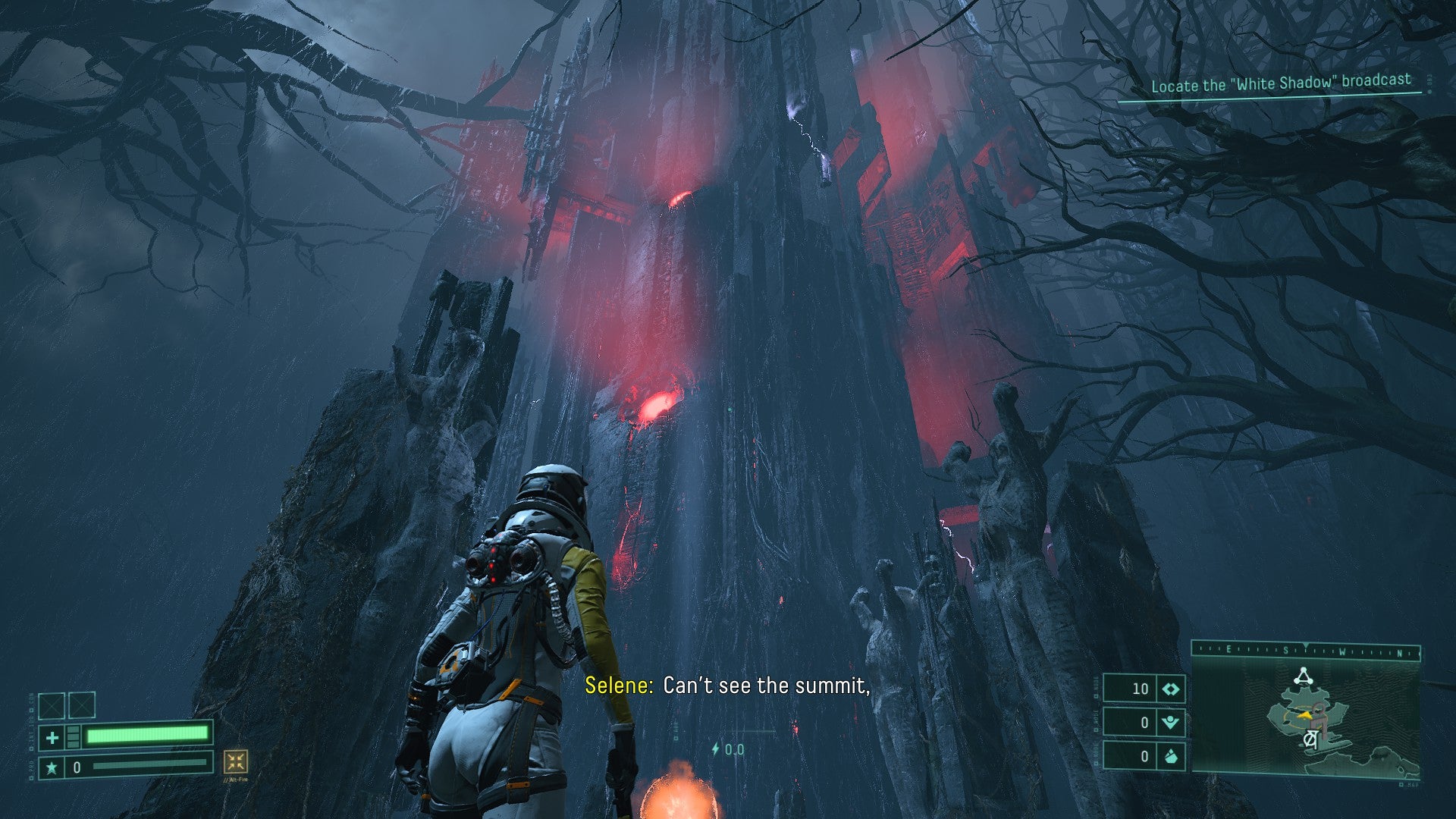The height and width of the screenshot is (819, 1456).
Task: Select the obolites diamond currency icon
Action: [1171, 689]
